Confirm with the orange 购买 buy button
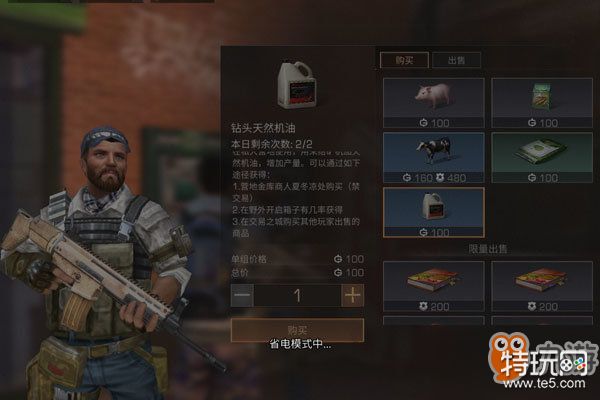The image size is (600, 400). click(x=297, y=330)
